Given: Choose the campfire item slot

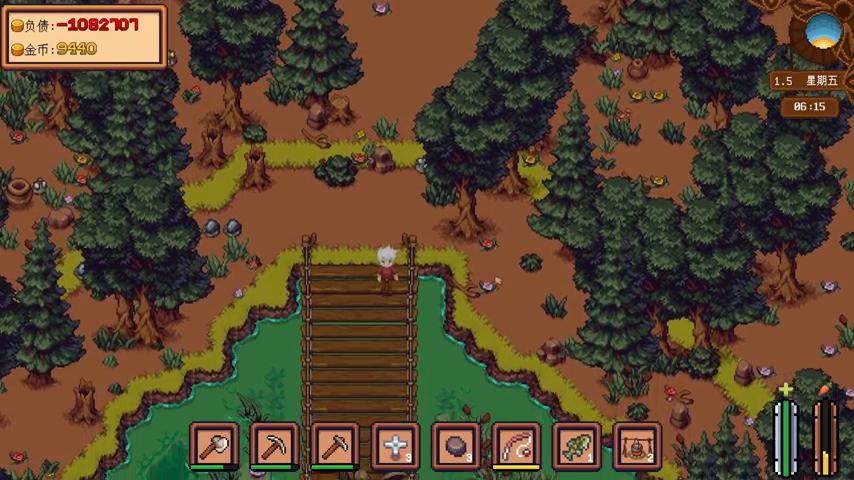Looking at the screenshot, I should [637, 444].
